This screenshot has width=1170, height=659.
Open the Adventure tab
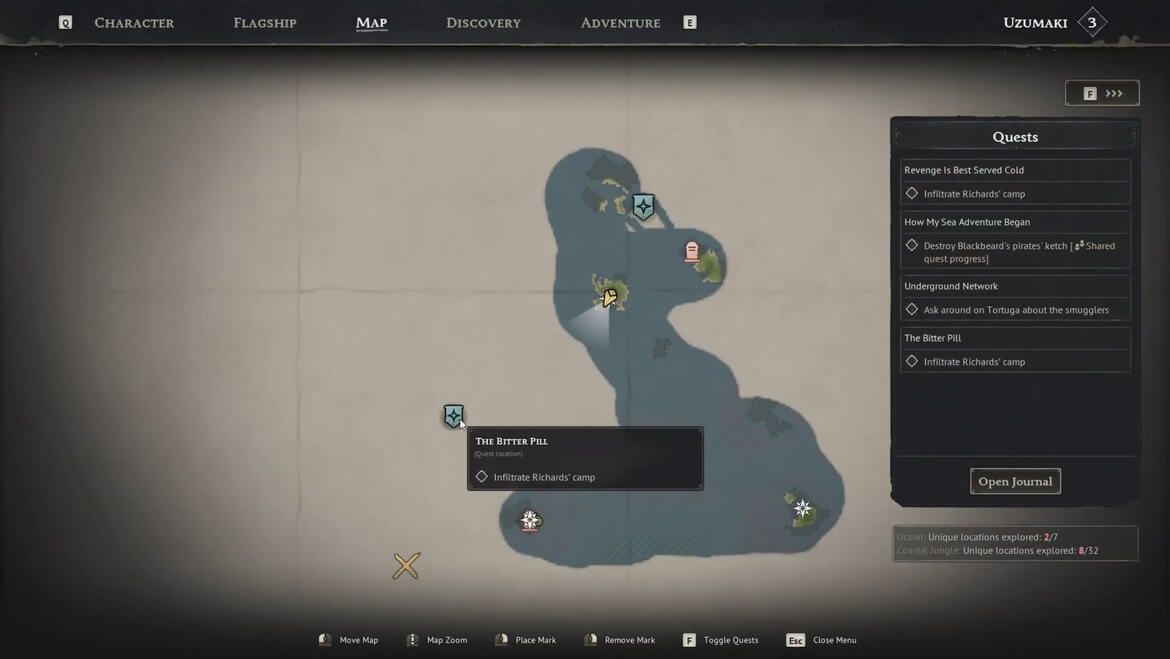[620, 23]
